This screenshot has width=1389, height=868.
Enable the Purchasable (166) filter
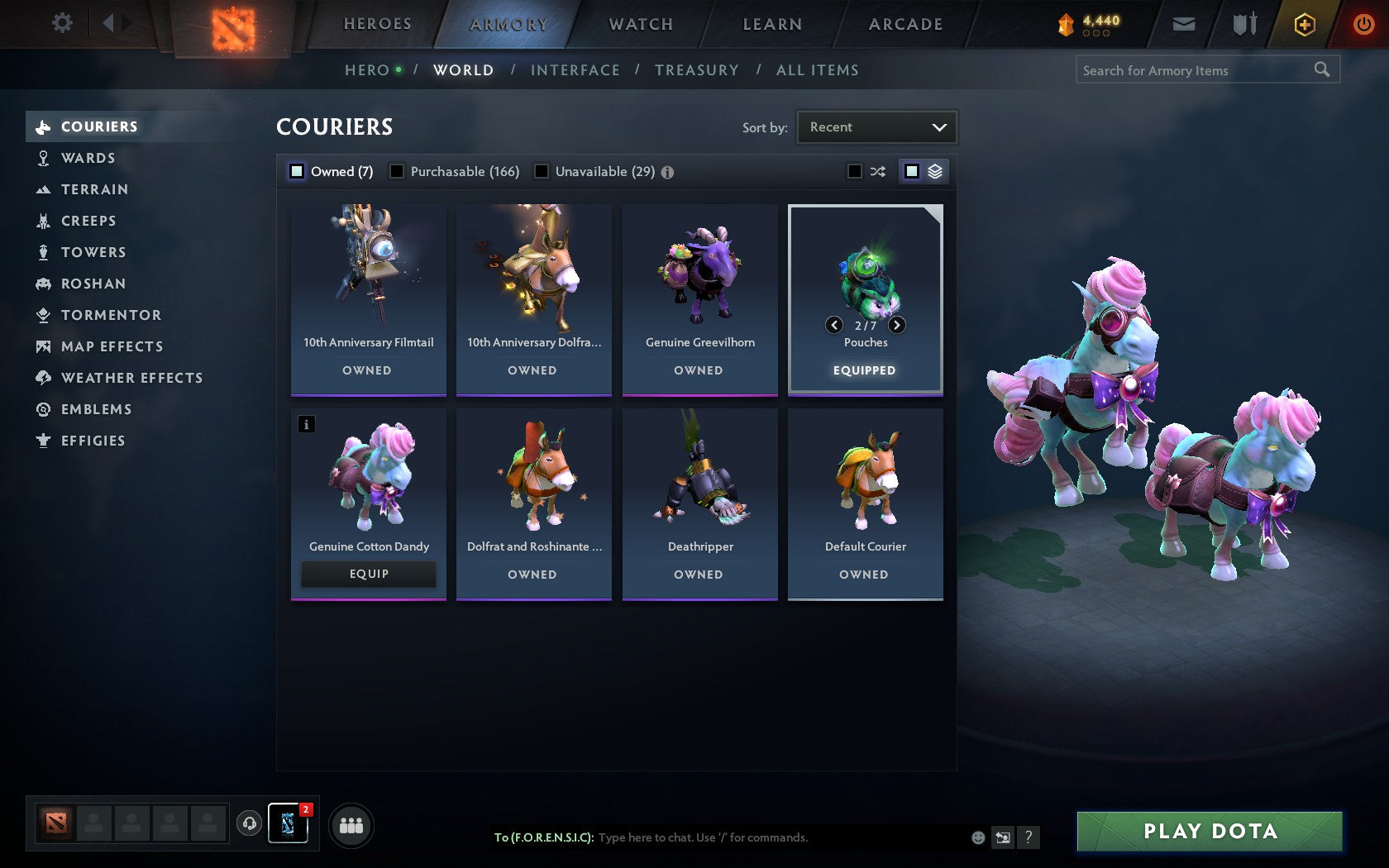click(399, 171)
